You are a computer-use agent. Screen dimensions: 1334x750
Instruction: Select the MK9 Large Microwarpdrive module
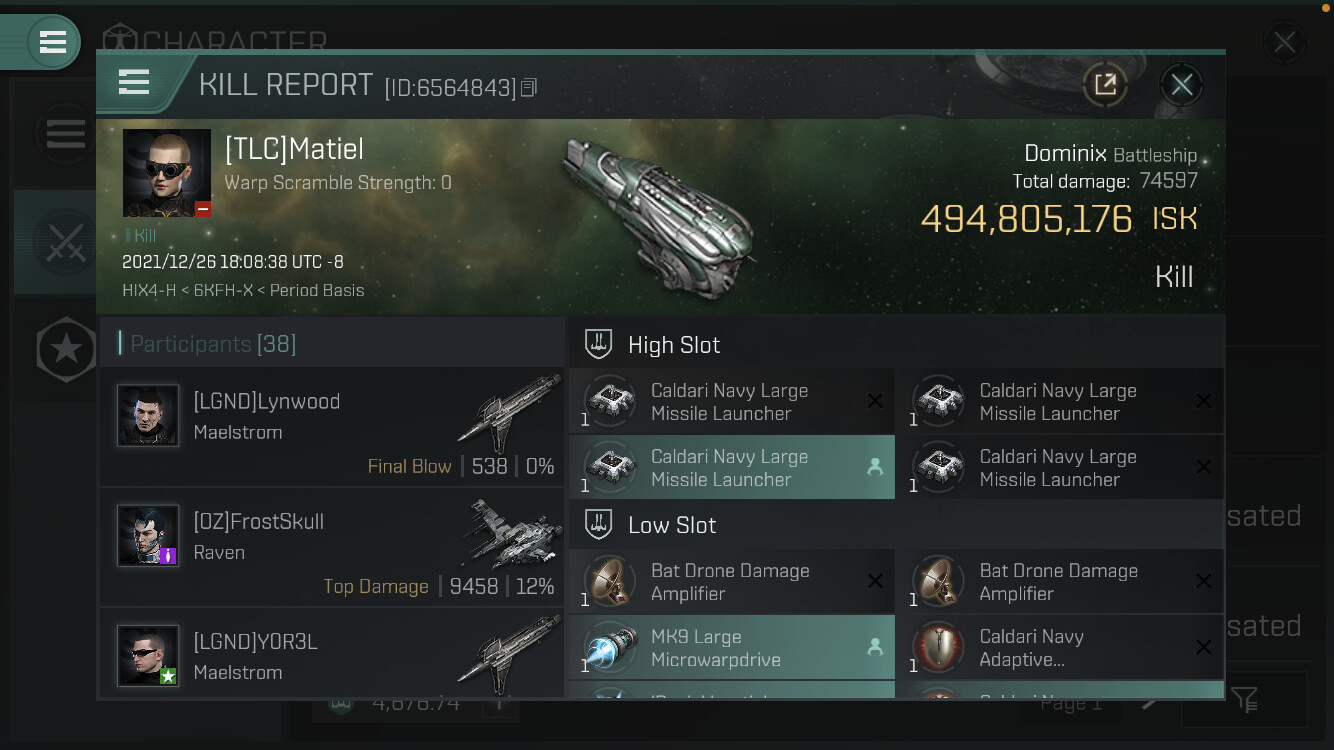click(732, 648)
